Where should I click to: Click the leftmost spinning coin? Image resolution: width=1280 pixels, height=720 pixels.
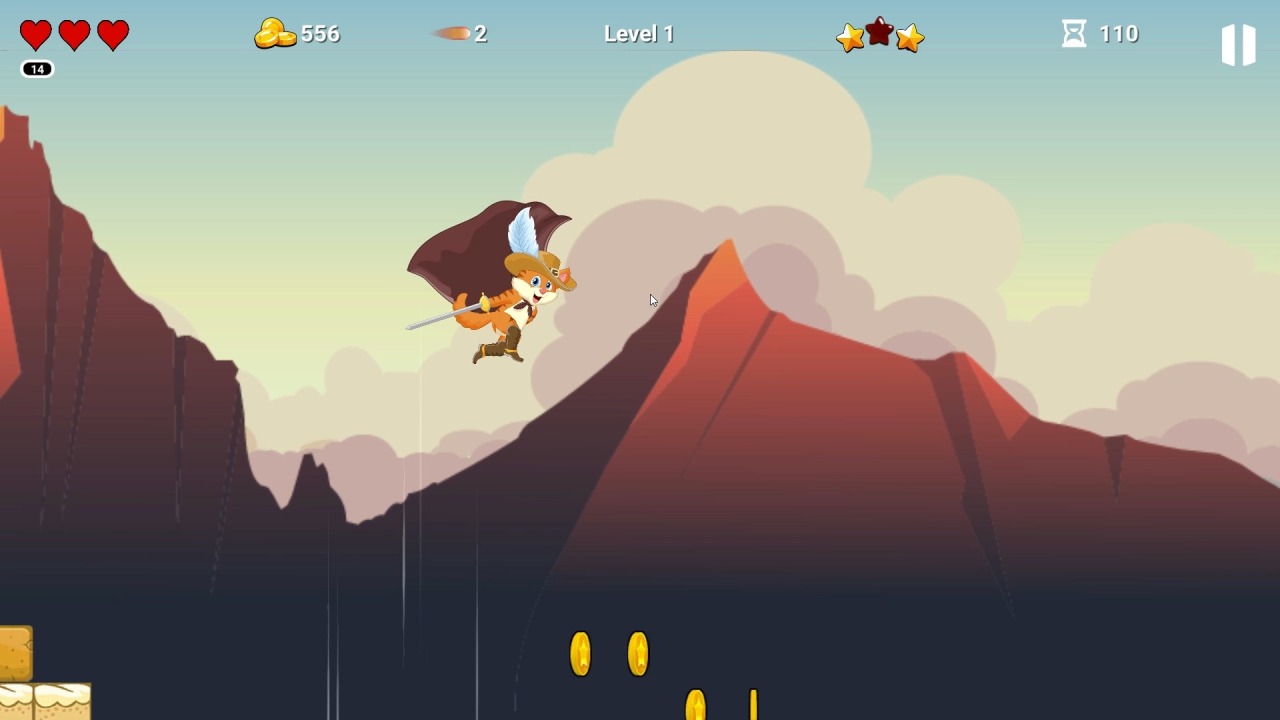coord(580,654)
